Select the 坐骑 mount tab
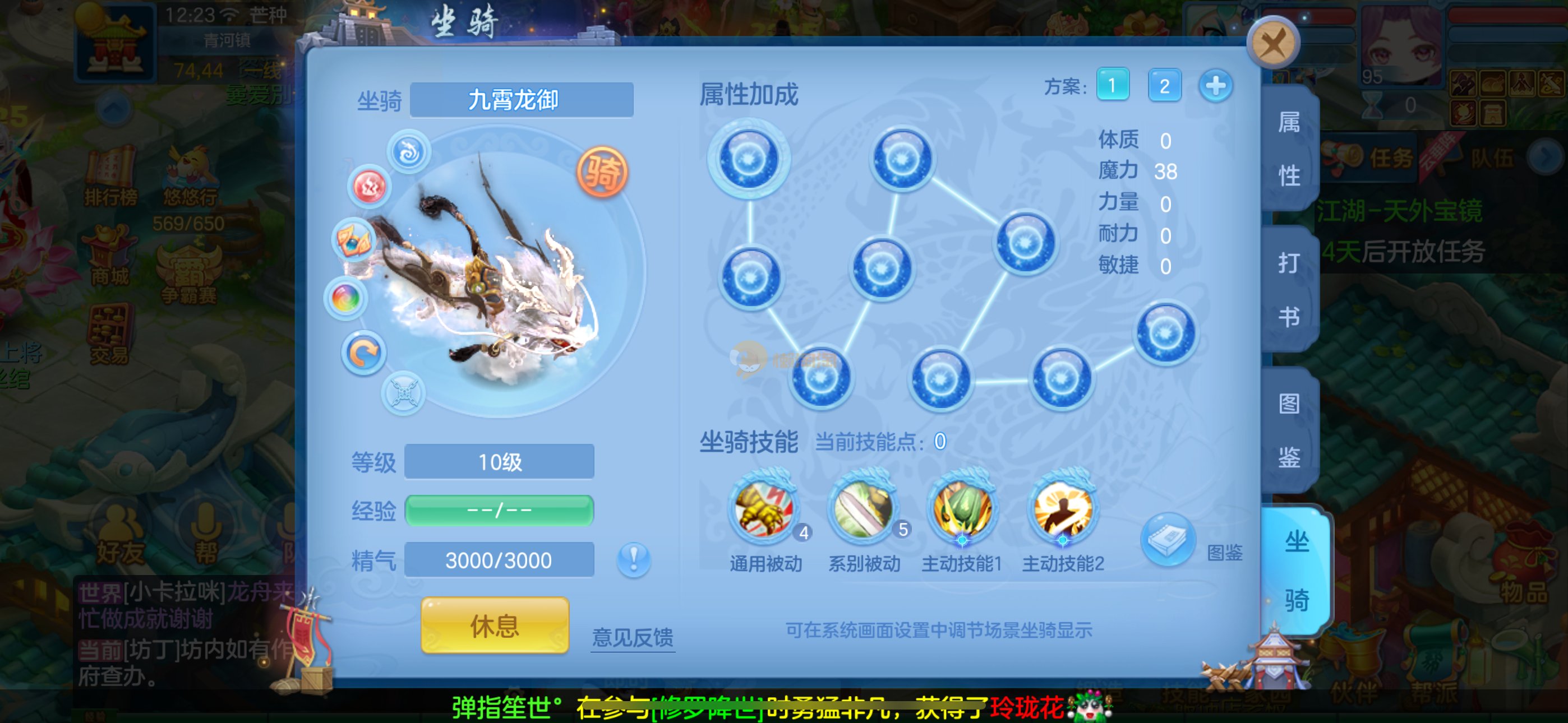The width and height of the screenshot is (1568, 723). [x=1296, y=570]
